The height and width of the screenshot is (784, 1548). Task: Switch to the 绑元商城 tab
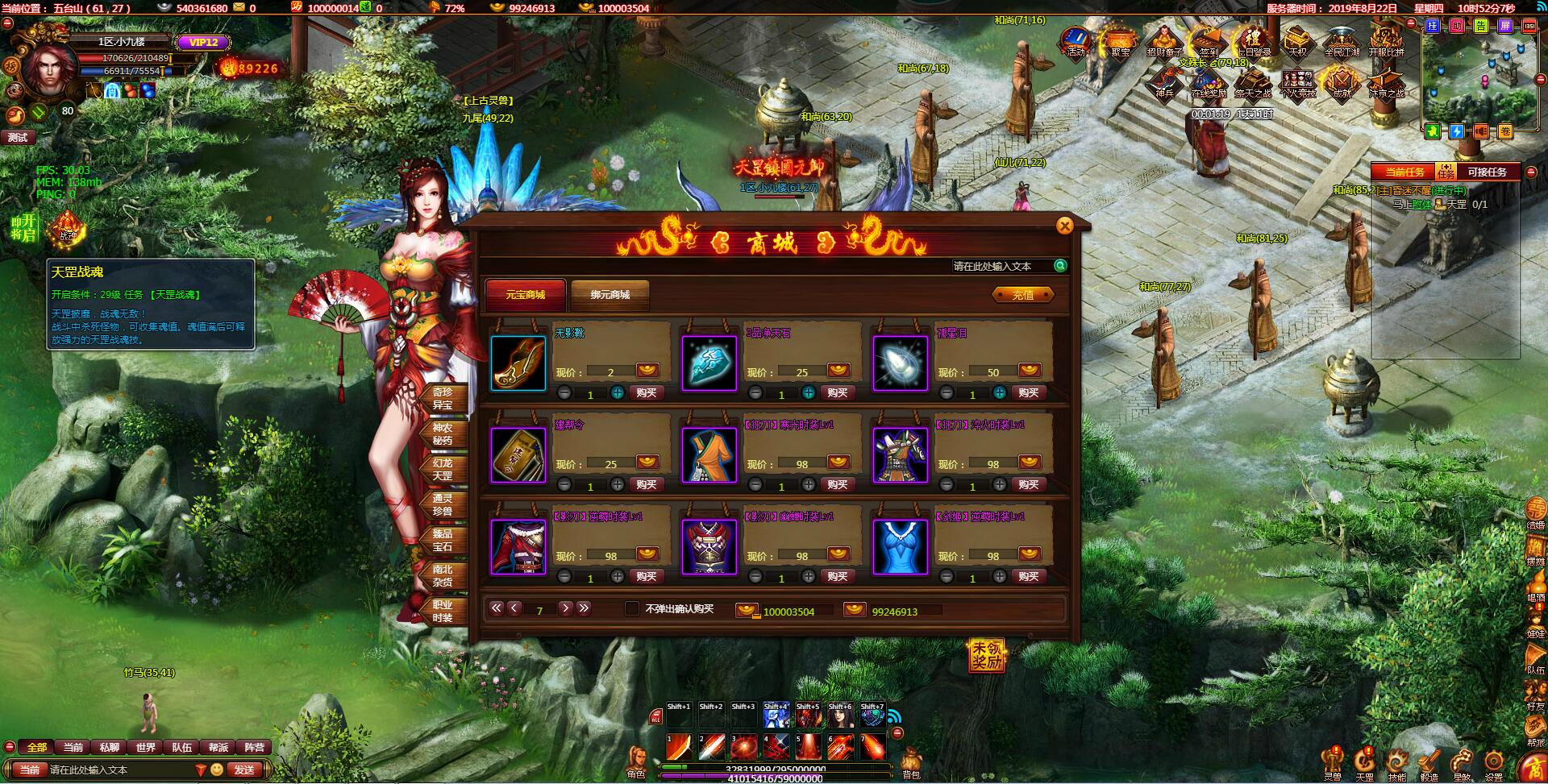point(610,295)
